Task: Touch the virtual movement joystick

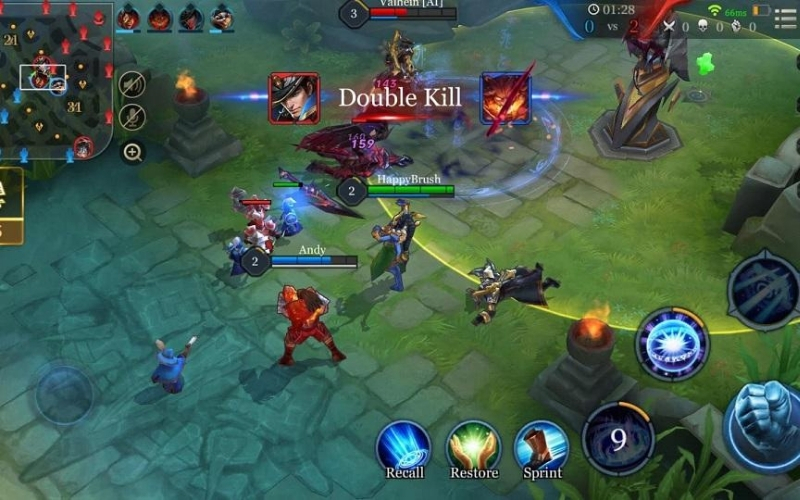Action: click(x=64, y=393)
